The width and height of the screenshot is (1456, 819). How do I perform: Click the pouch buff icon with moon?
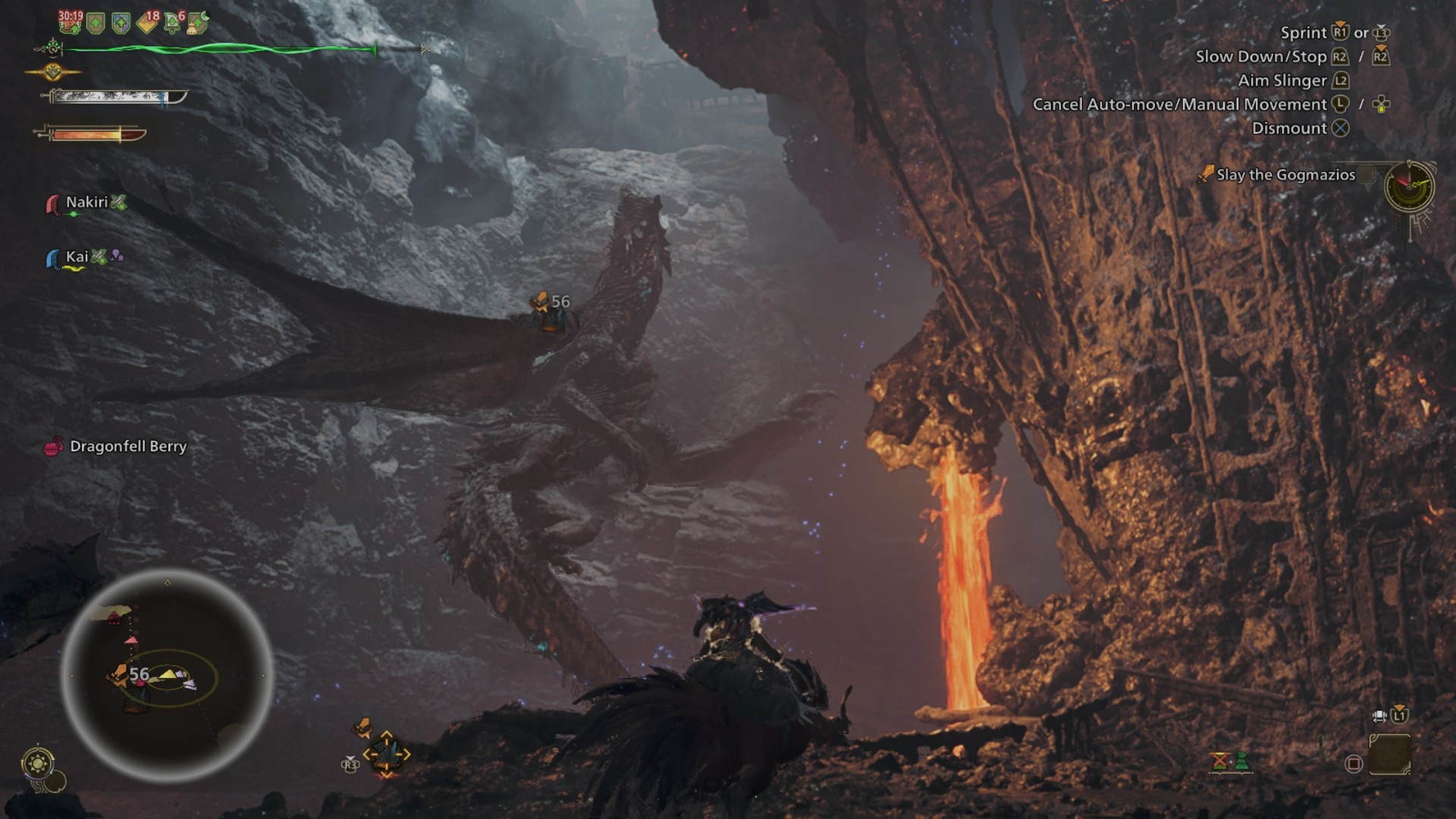pos(198,23)
